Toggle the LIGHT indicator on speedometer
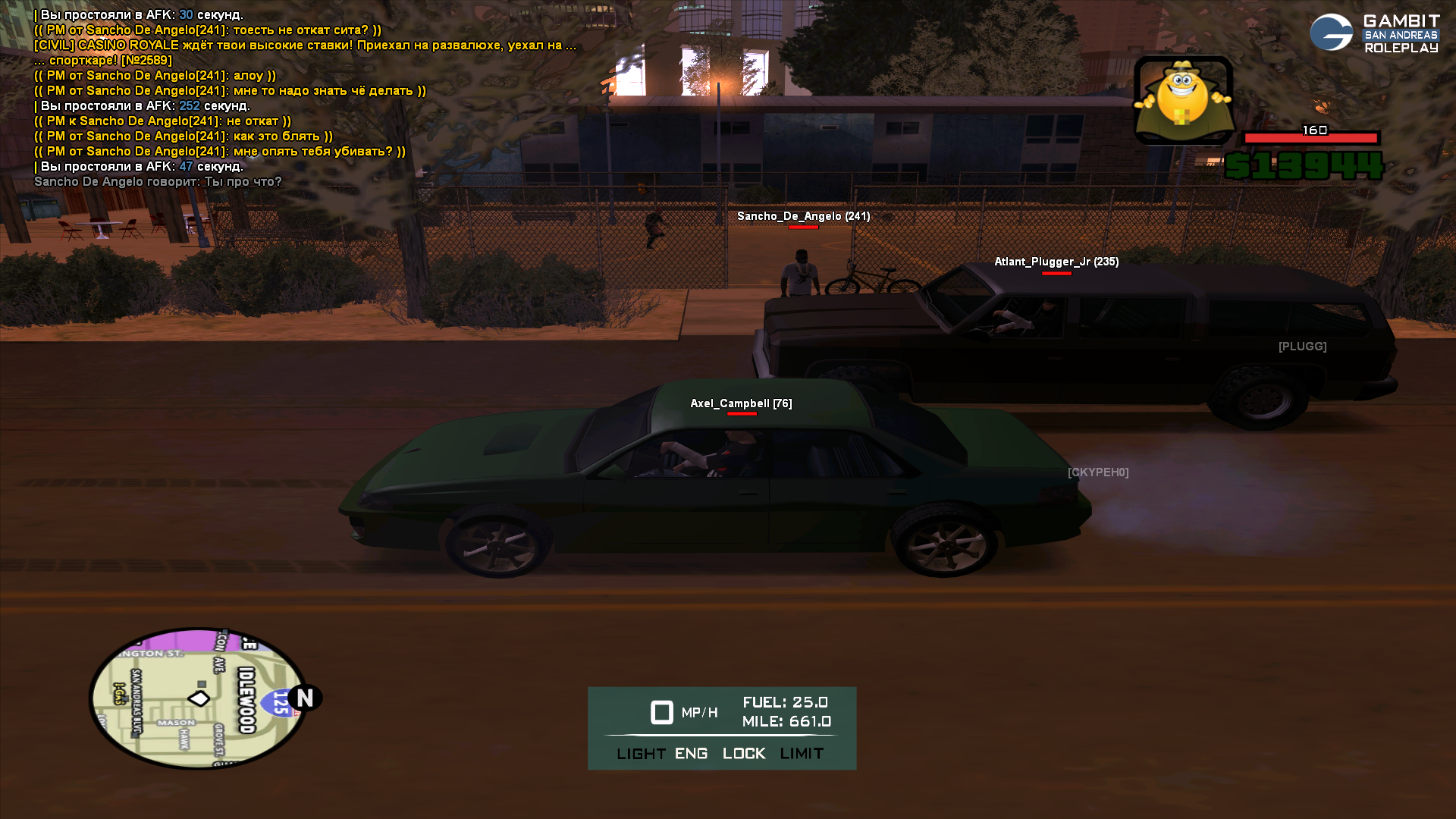1456x819 pixels. coord(641,754)
